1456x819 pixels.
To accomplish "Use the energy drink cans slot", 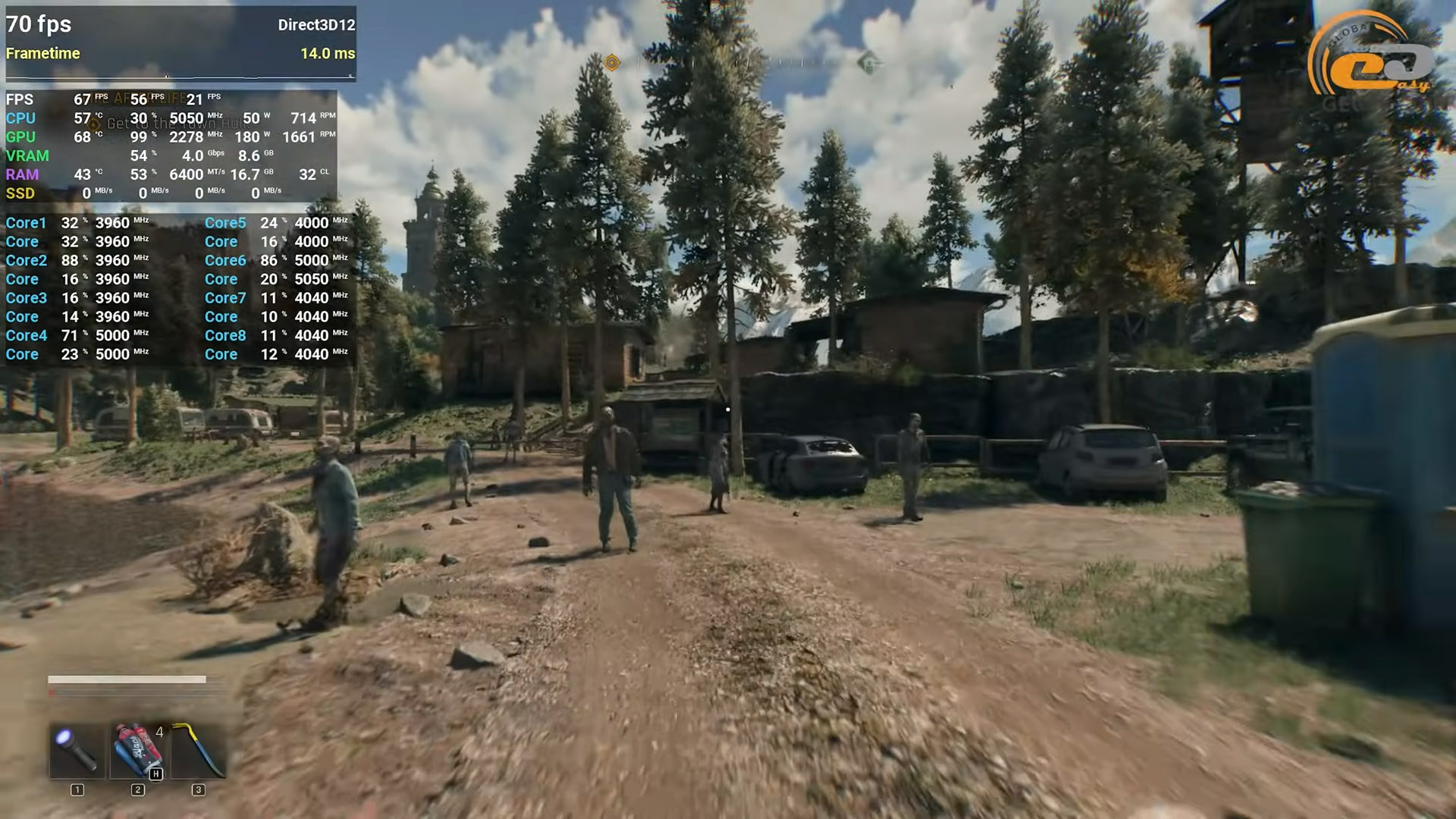I will (138, 751).
